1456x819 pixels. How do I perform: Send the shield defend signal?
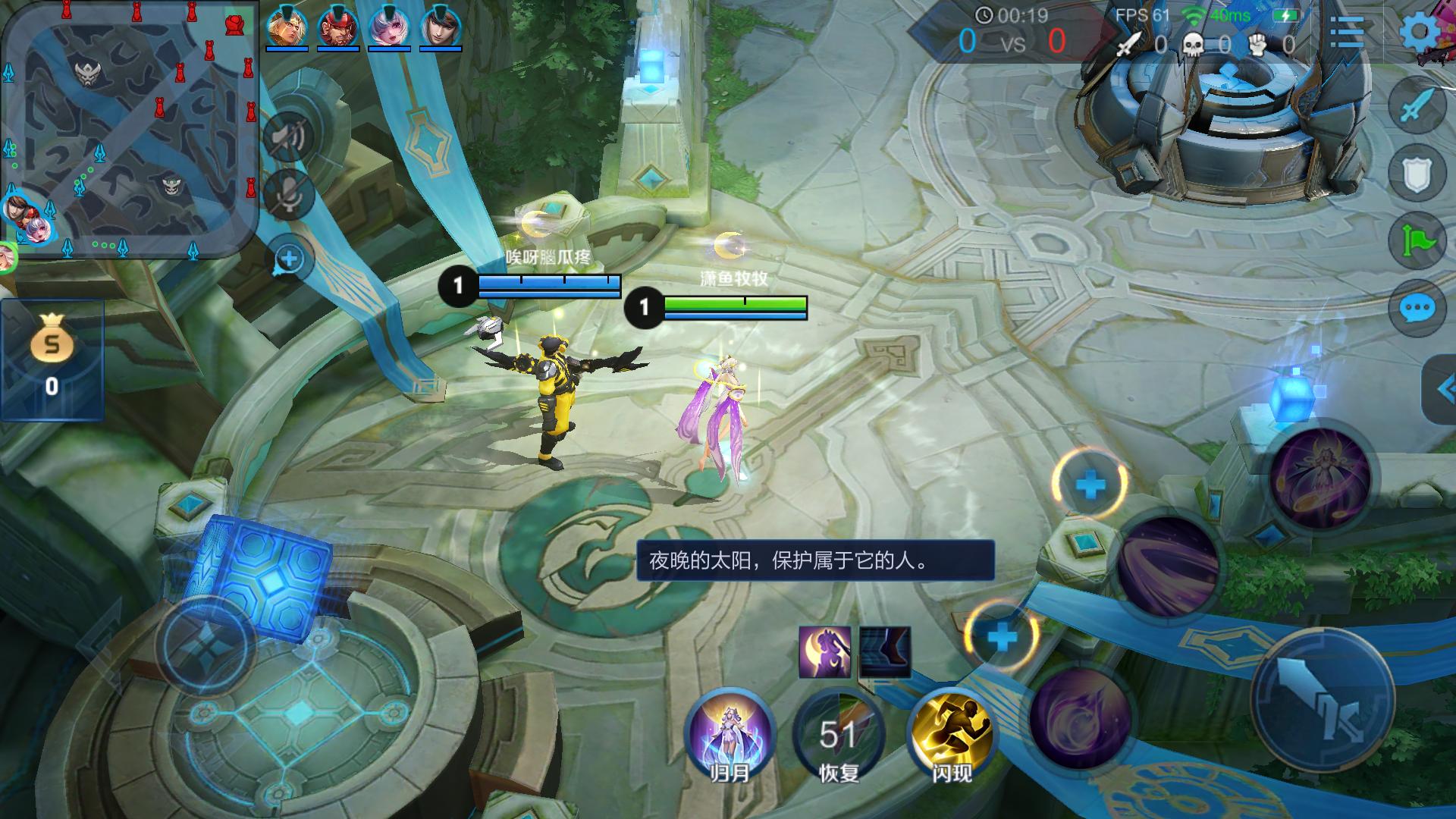[x=1417, y=174]
